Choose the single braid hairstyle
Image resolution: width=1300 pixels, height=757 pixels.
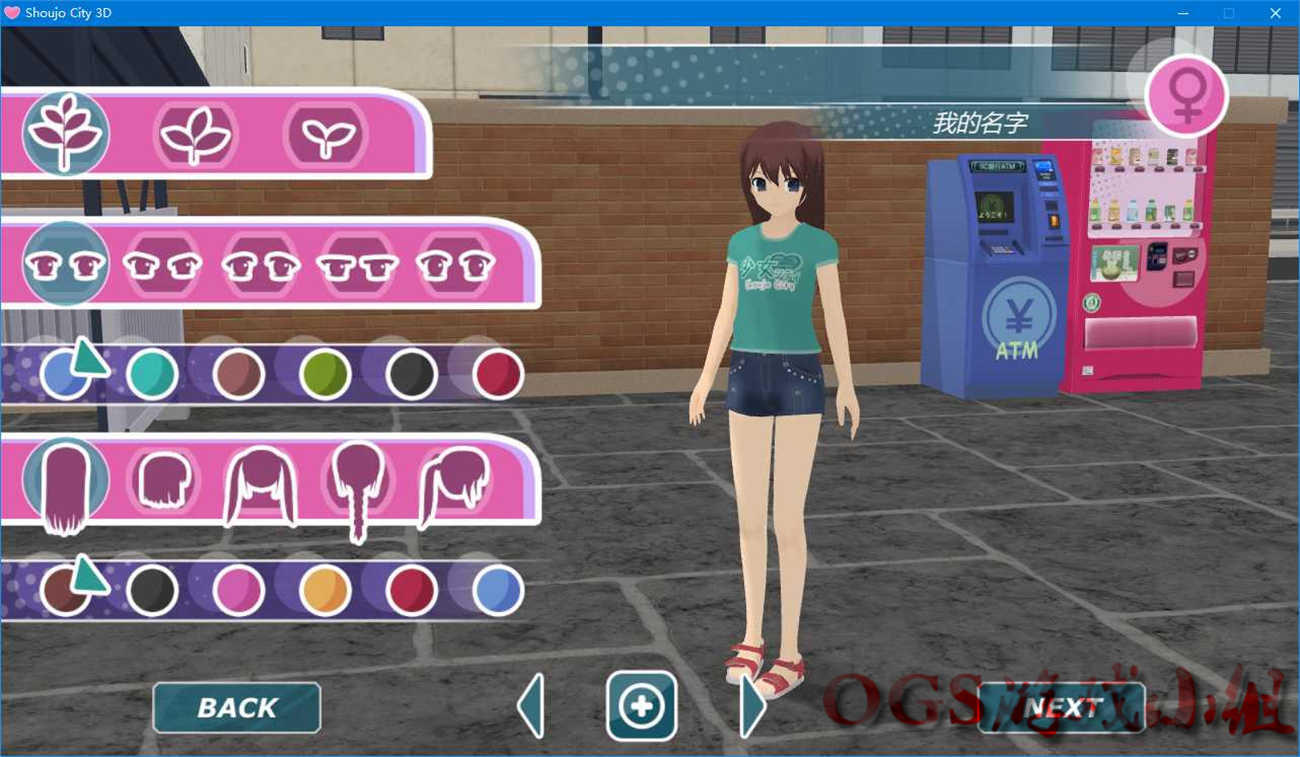(x=358, y=486)
